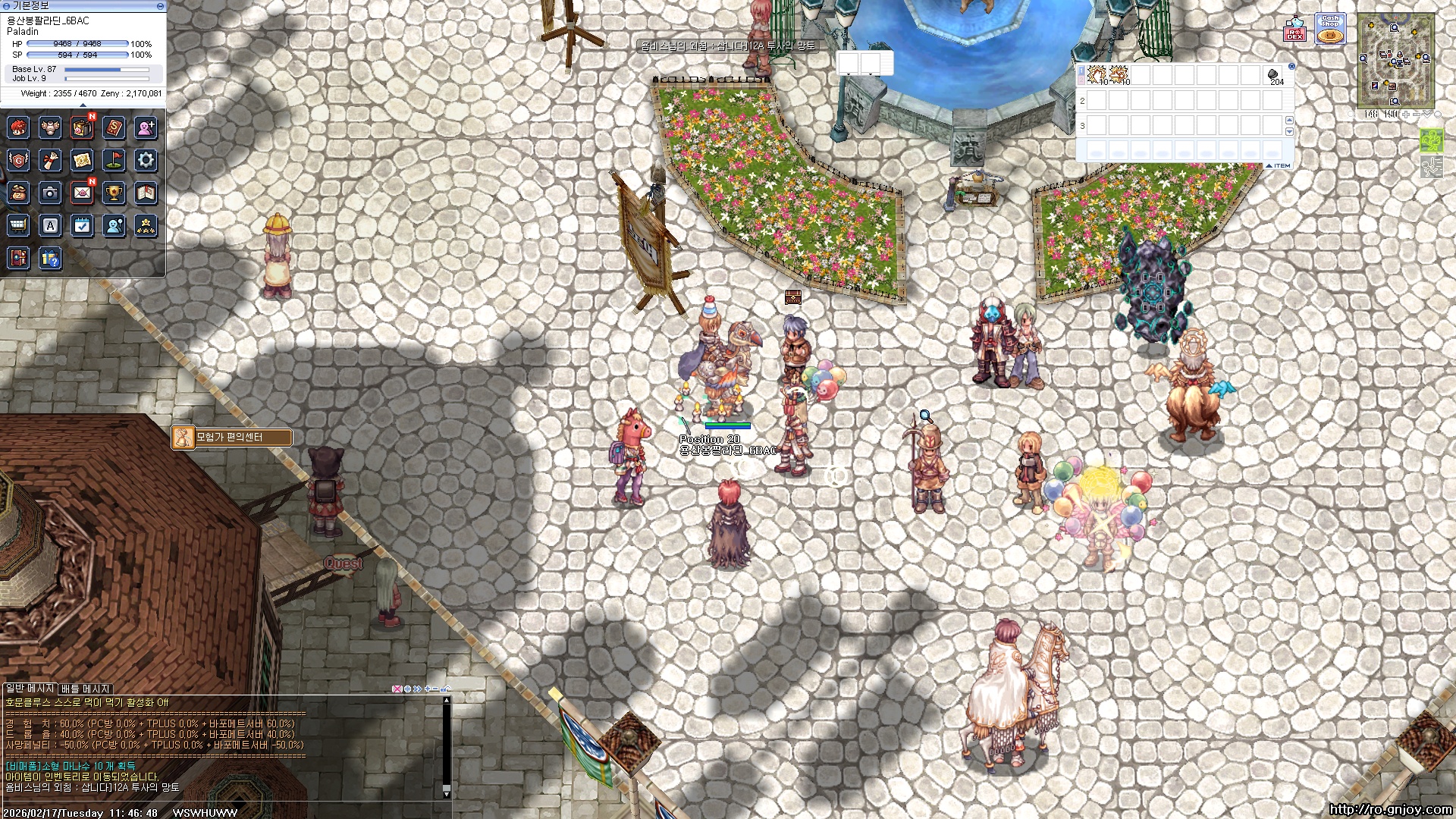The image size is (1456, 819).
Task: Open the Cash Shop
Action: point(1329,29)
